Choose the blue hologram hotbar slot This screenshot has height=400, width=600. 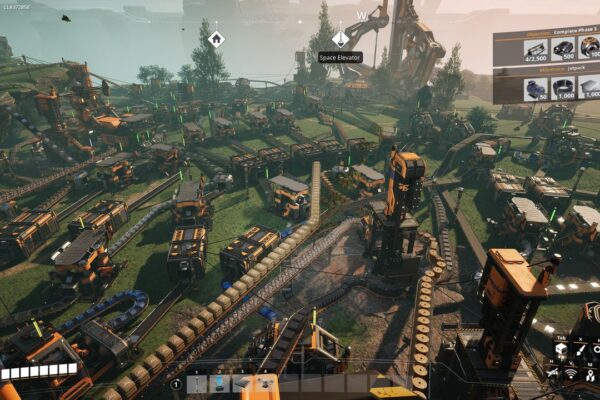(220, 383)
